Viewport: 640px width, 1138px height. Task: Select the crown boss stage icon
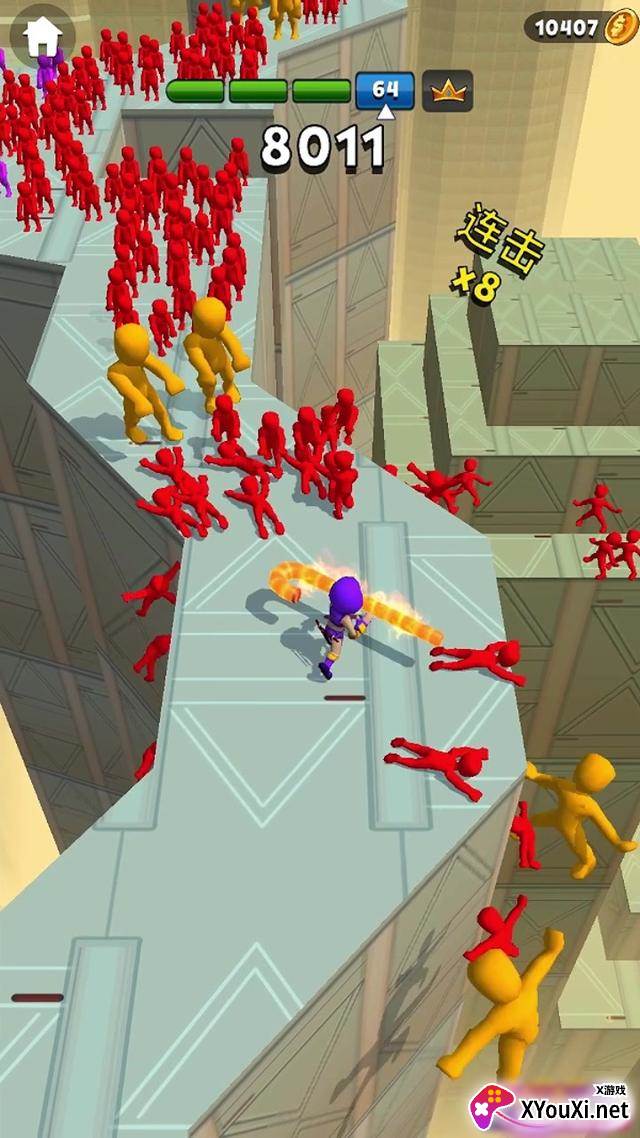click(447, 91)
